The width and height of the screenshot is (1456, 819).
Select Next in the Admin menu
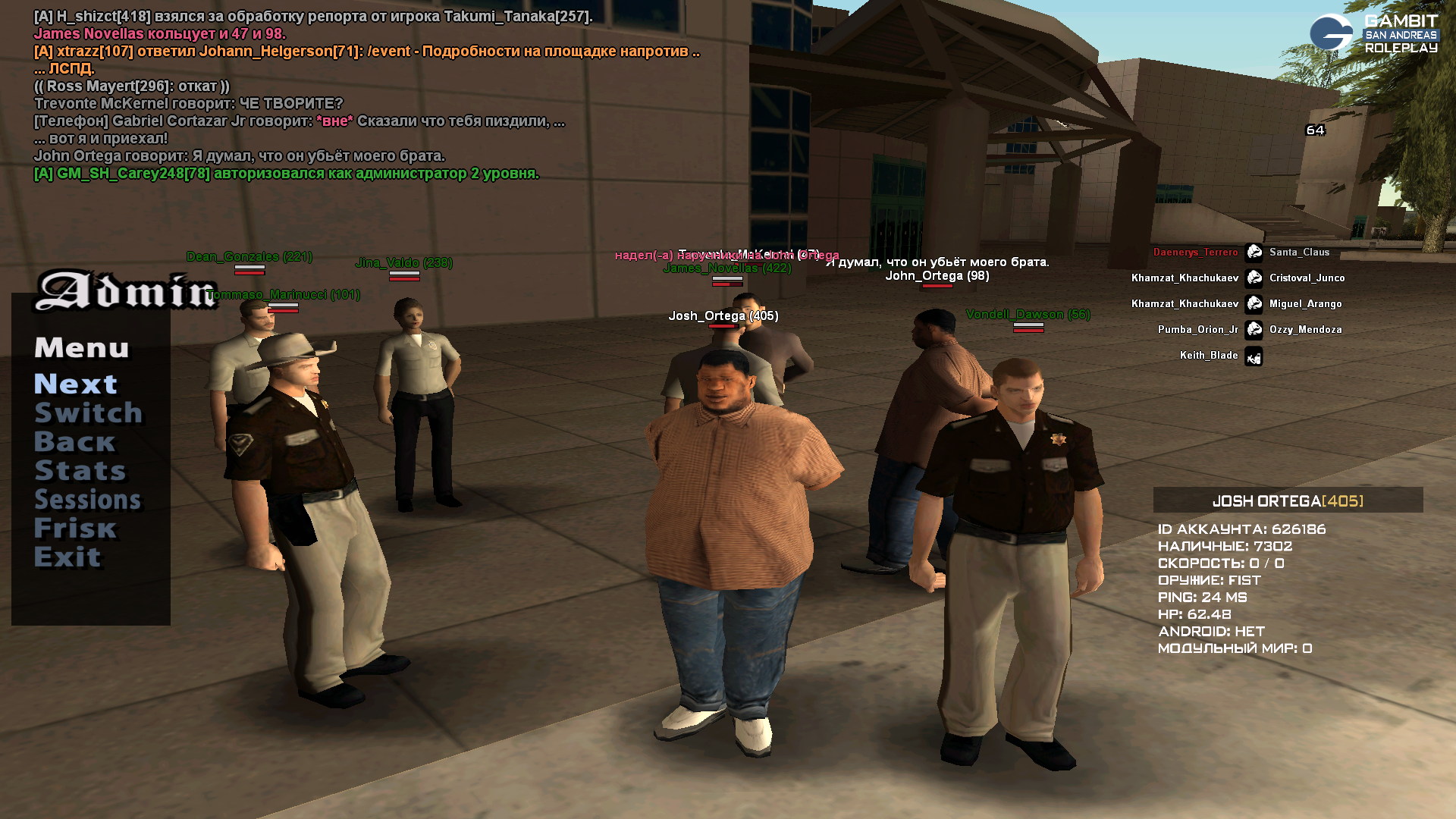(76, 384)
